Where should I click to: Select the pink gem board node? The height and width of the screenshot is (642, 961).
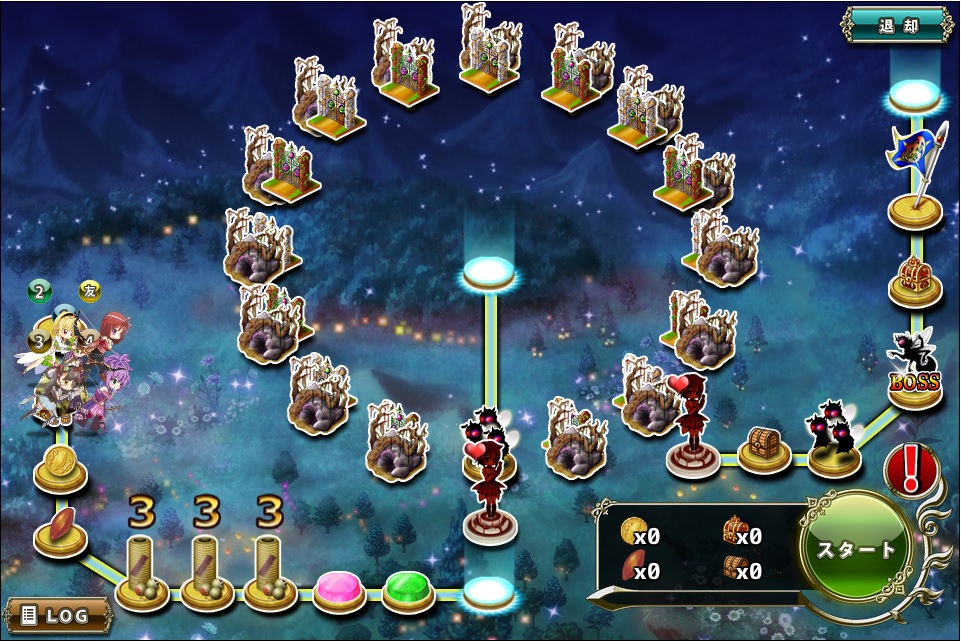coord(339,588)
